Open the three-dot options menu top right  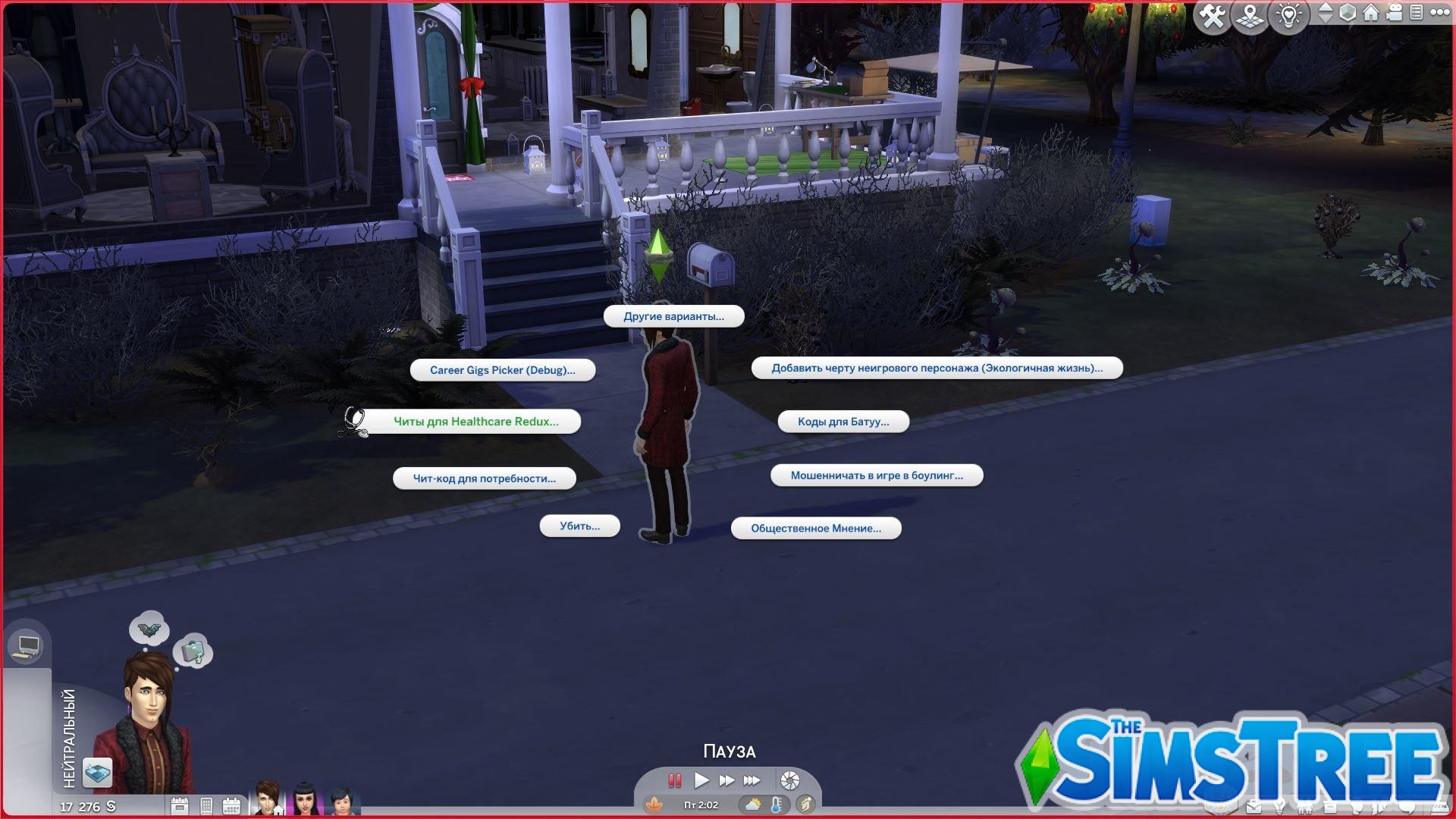tap(1439, 14)
